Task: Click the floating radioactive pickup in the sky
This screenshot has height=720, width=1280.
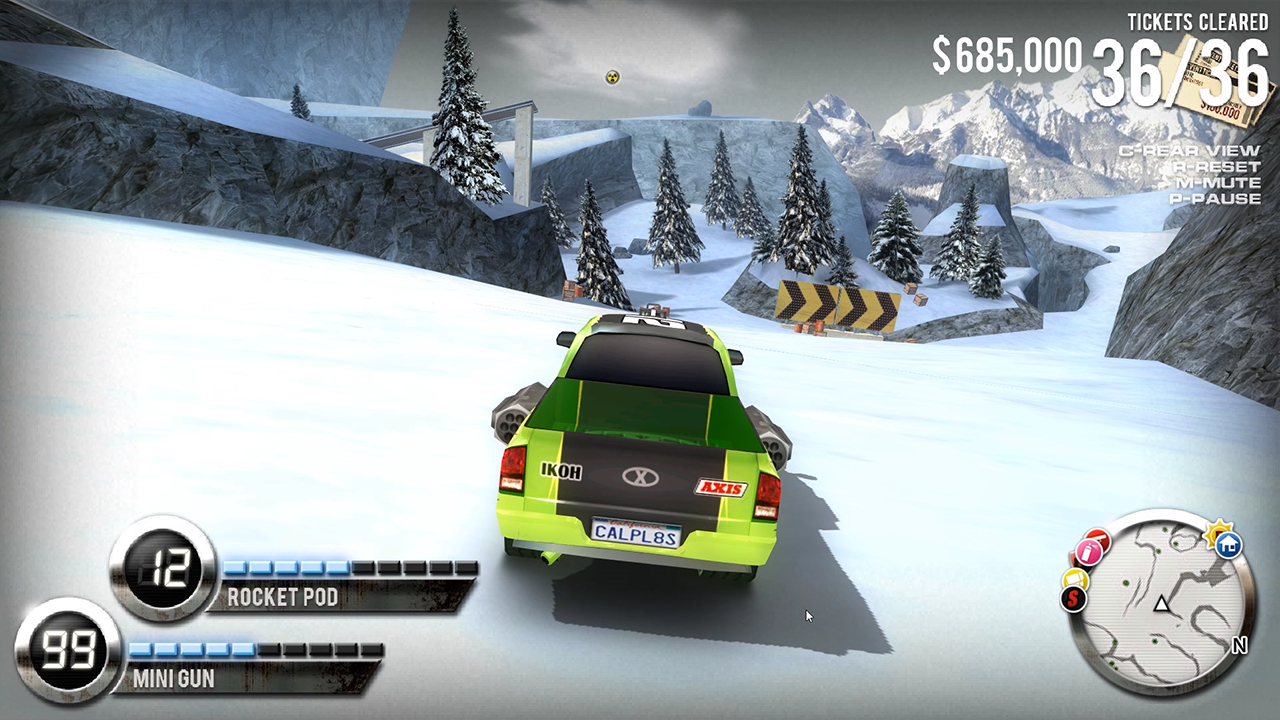Action: click(x=612, y=76)
